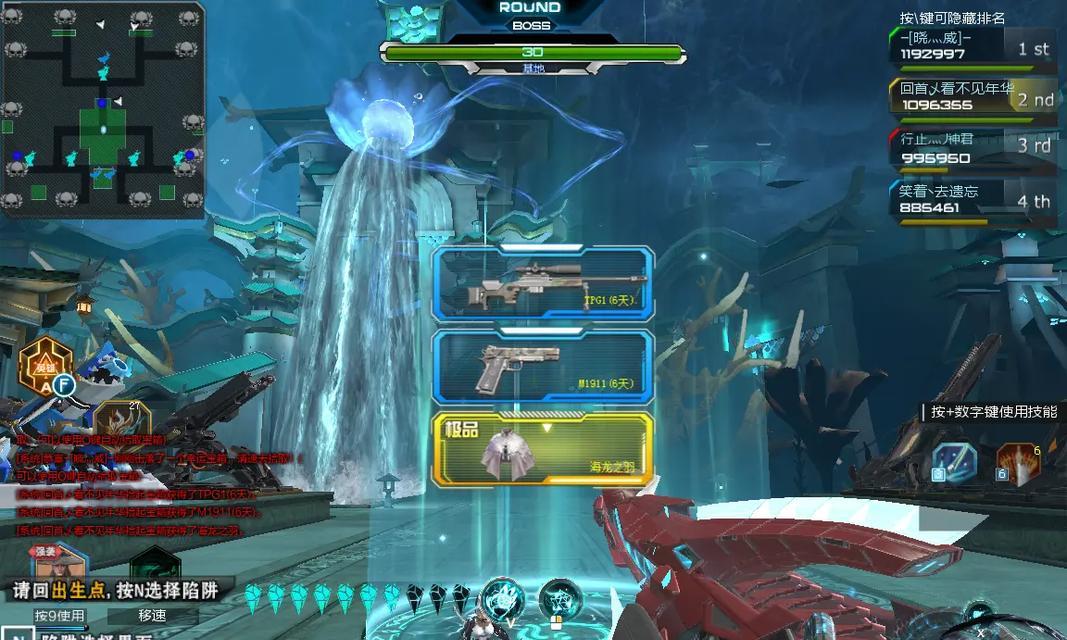The image size is (1067, 640).
Task: Select the TPG1 sniper rifle reward card
Action: 543,283
